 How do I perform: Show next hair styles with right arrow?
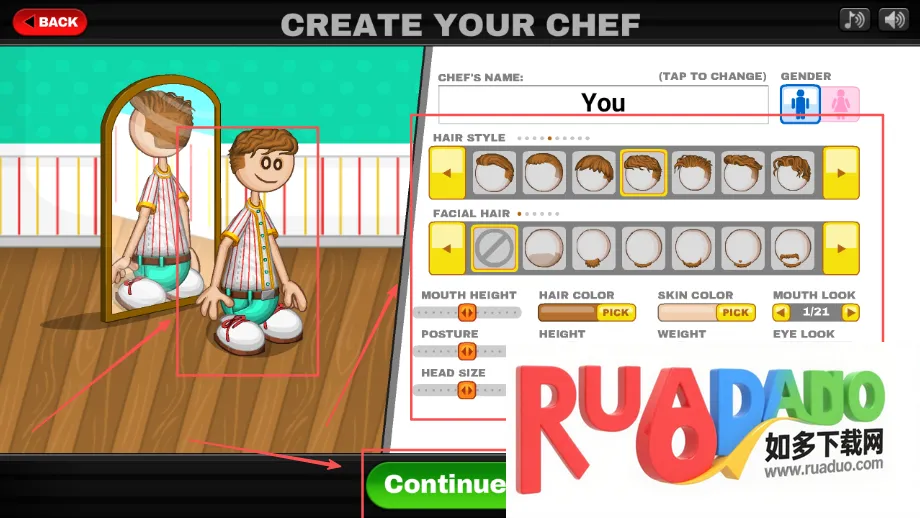[841, 172]
